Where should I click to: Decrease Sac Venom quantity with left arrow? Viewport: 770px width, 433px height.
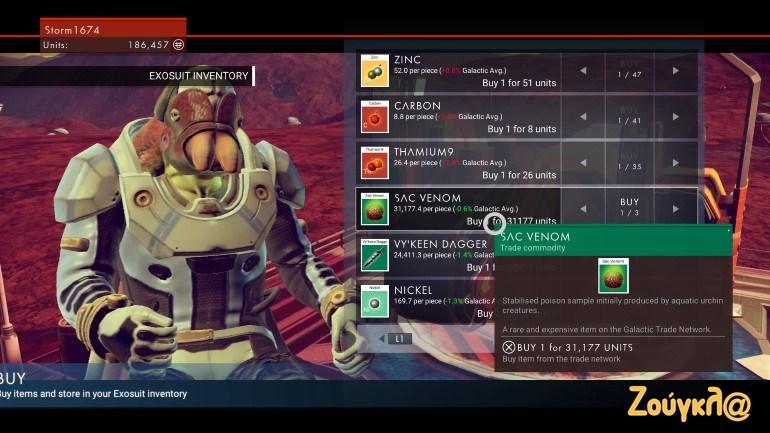pos(583,208)
